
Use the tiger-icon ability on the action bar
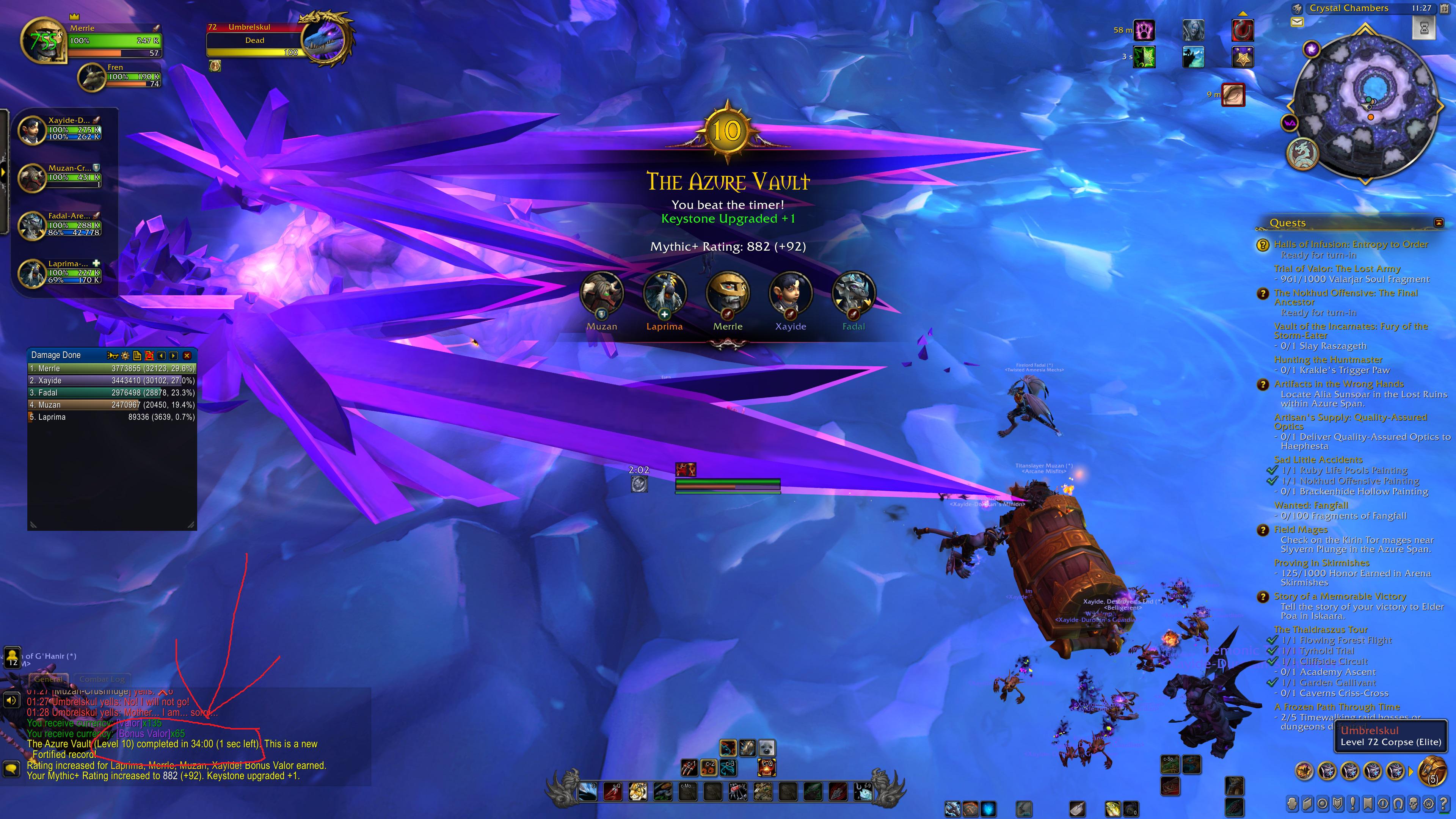click(637, 791)
